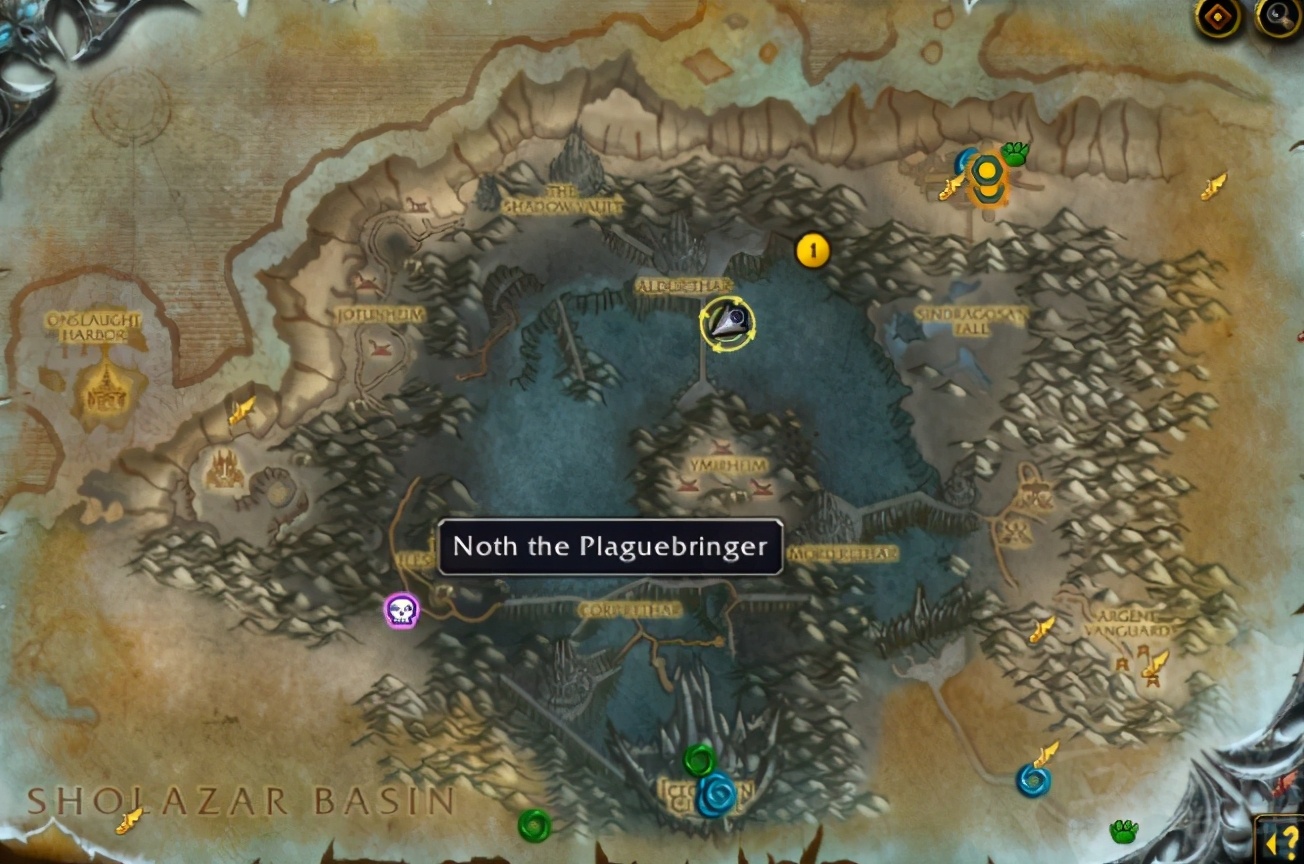Screen dimensions: 1304x864
Task: Click the green swirl above Icecrown Citadel
Action: point(700,760)
